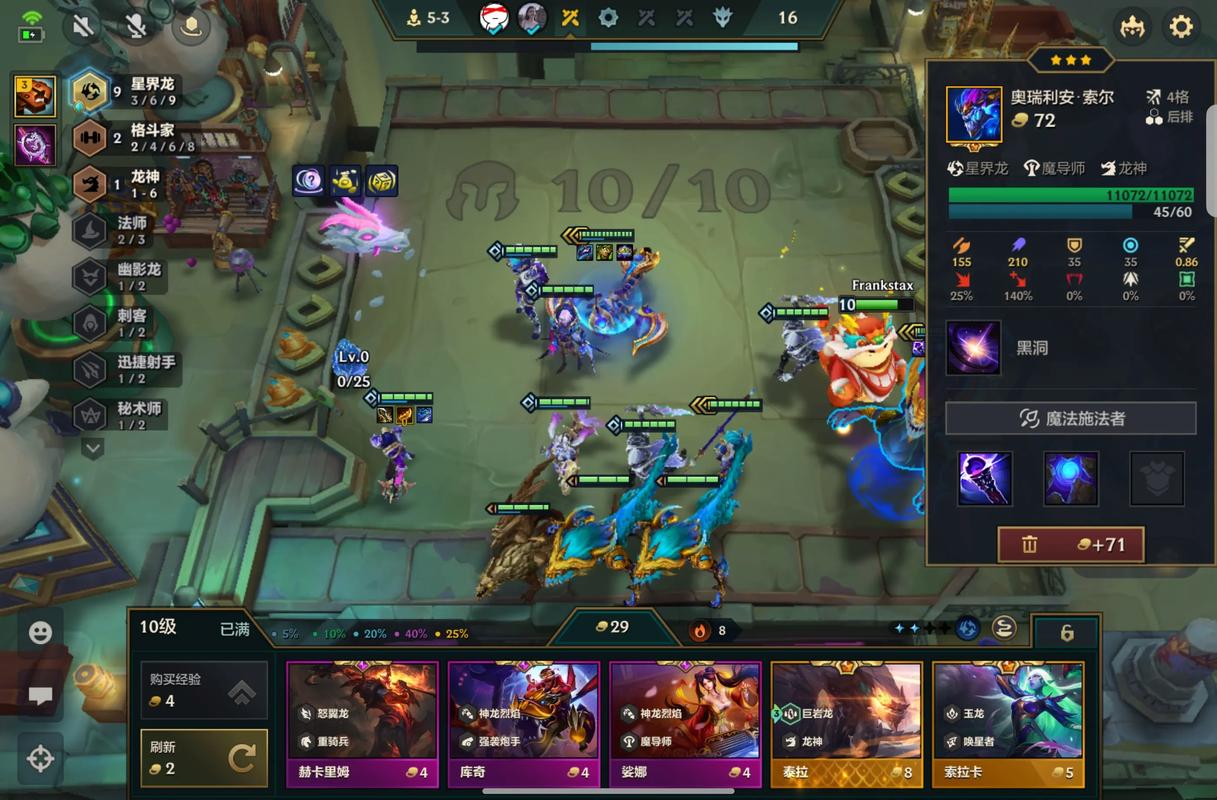This screenshot has width=1217, height=800.
Task: Select the 黑洞 ability icon
Action: [x=973, y=348]
